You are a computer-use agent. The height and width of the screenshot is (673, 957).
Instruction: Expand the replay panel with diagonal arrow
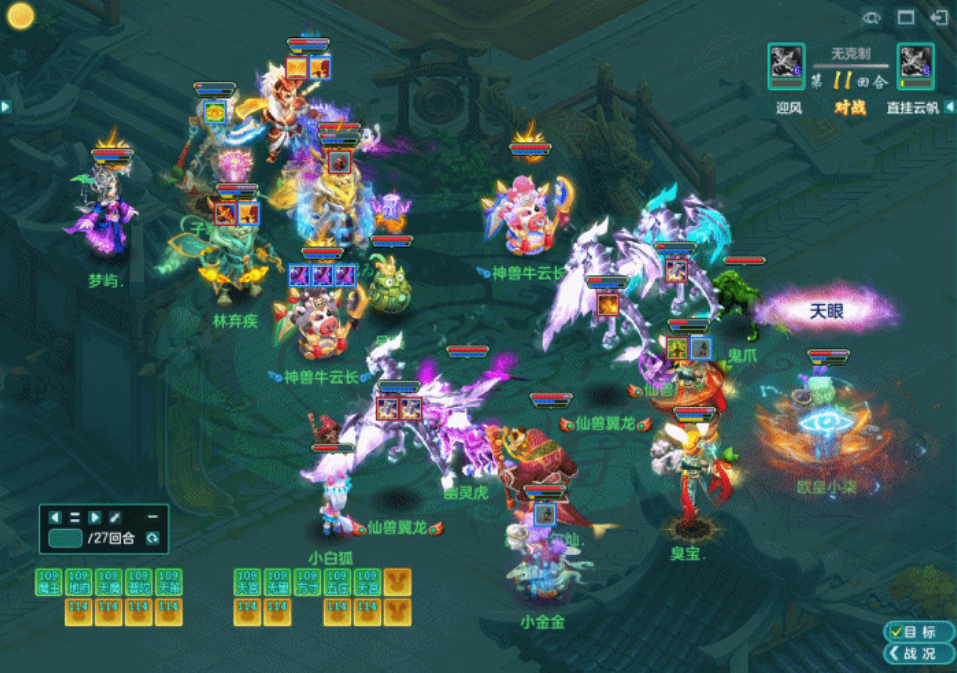point(116,518)
